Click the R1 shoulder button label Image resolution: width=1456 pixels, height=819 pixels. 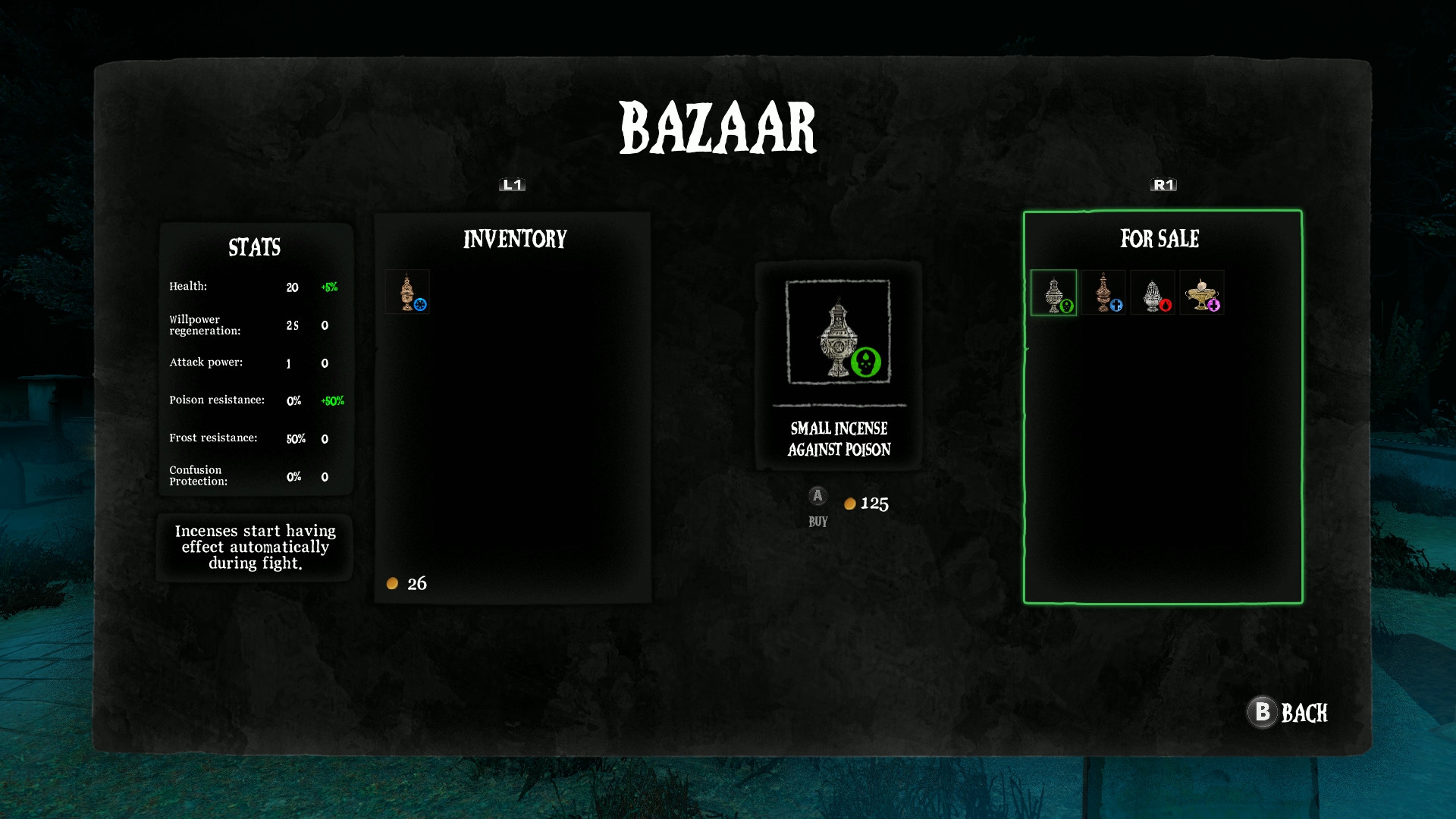pos(1162,184)
